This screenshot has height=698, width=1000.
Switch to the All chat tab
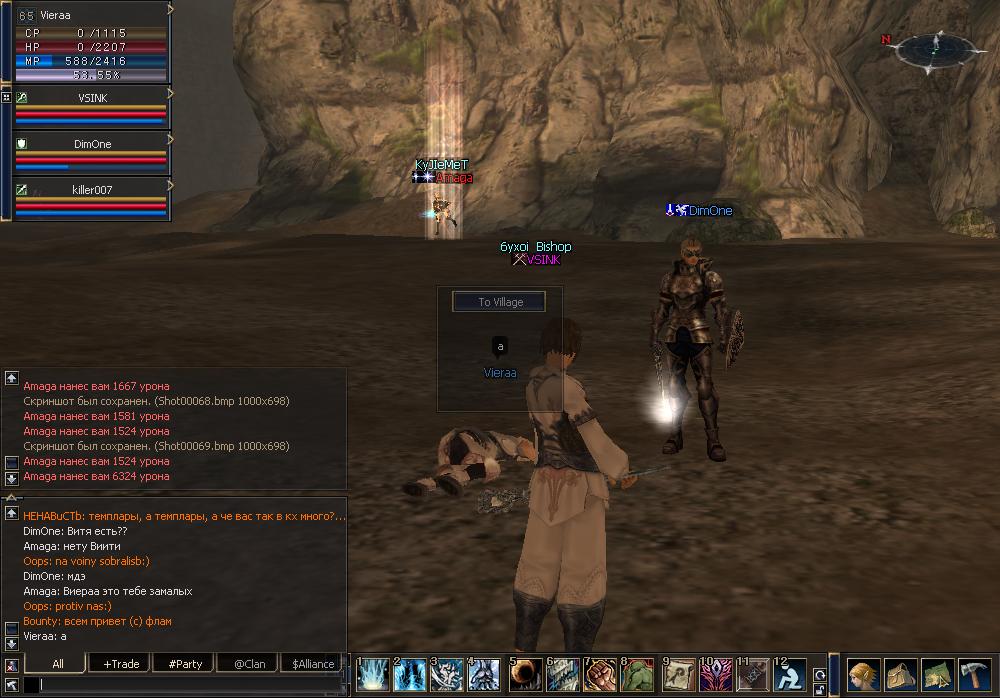[58, 663]
